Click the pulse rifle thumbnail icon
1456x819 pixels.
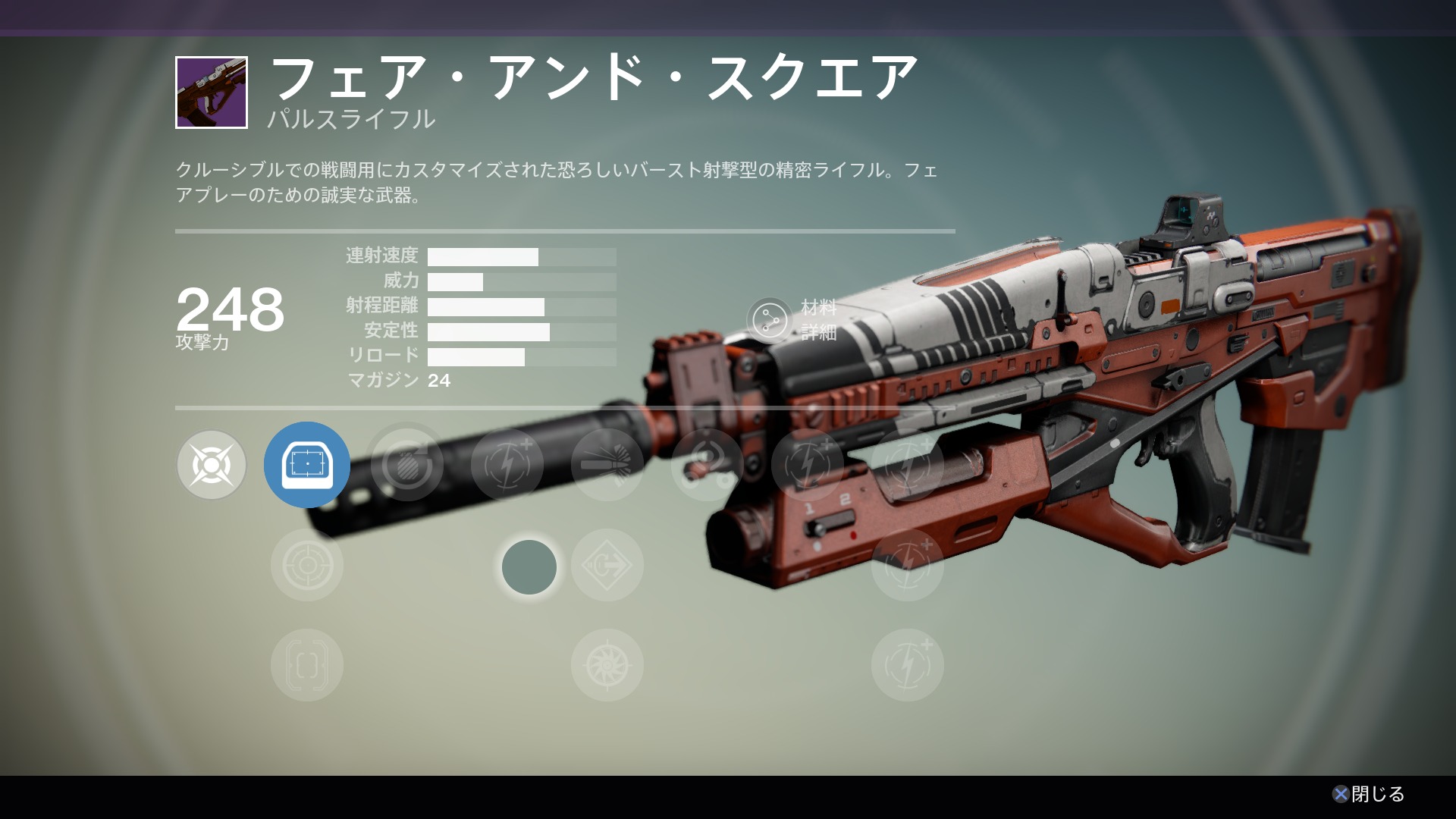212,93
